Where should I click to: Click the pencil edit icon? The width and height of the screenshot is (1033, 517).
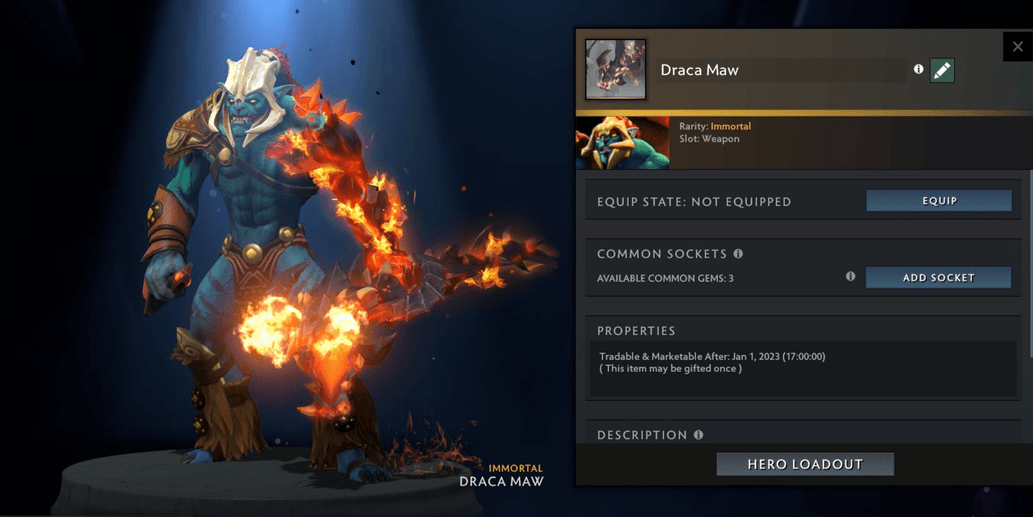click(942, 70)
